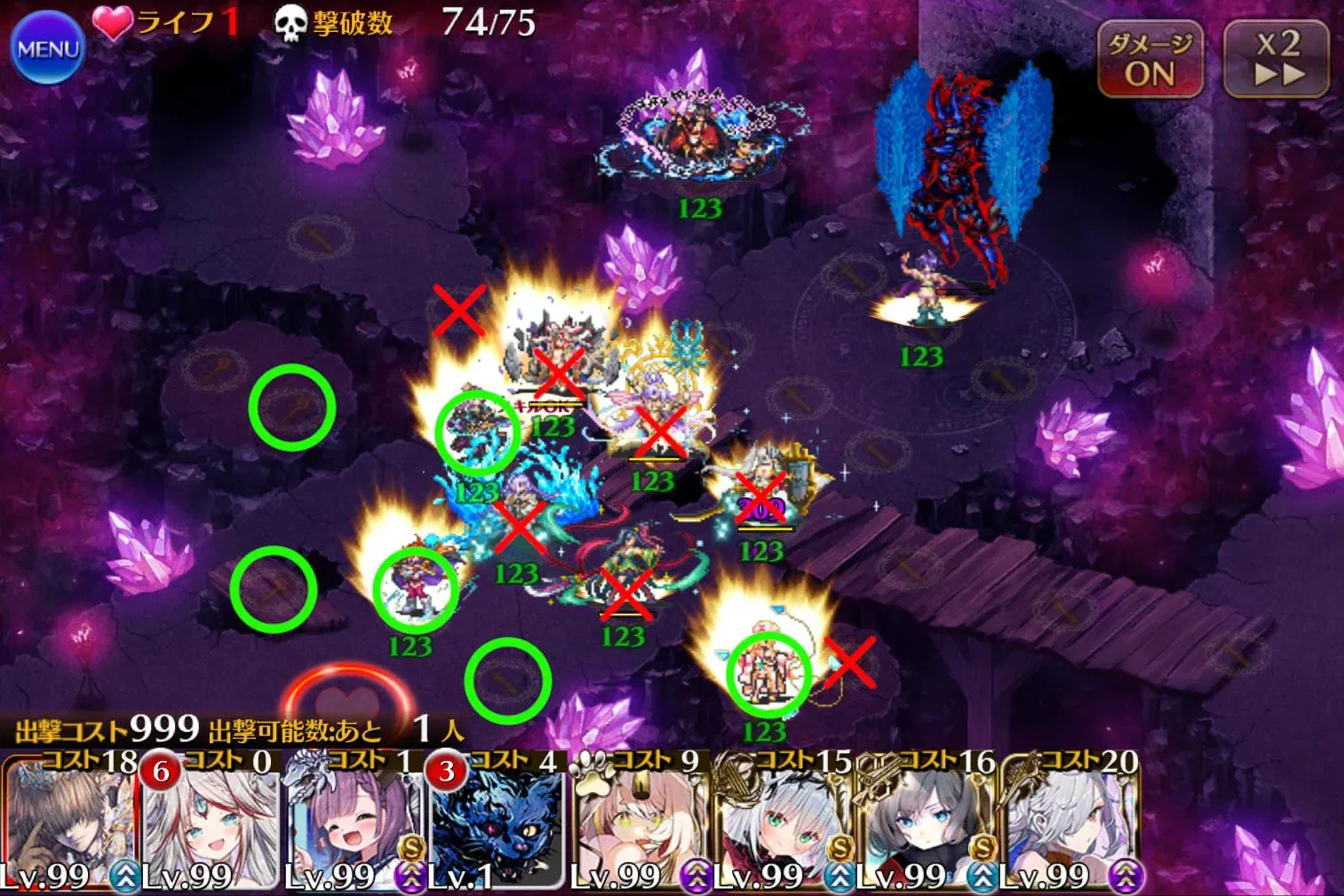Open the blue MENU button
This screenshot has width=1344, height=896.
49,49
